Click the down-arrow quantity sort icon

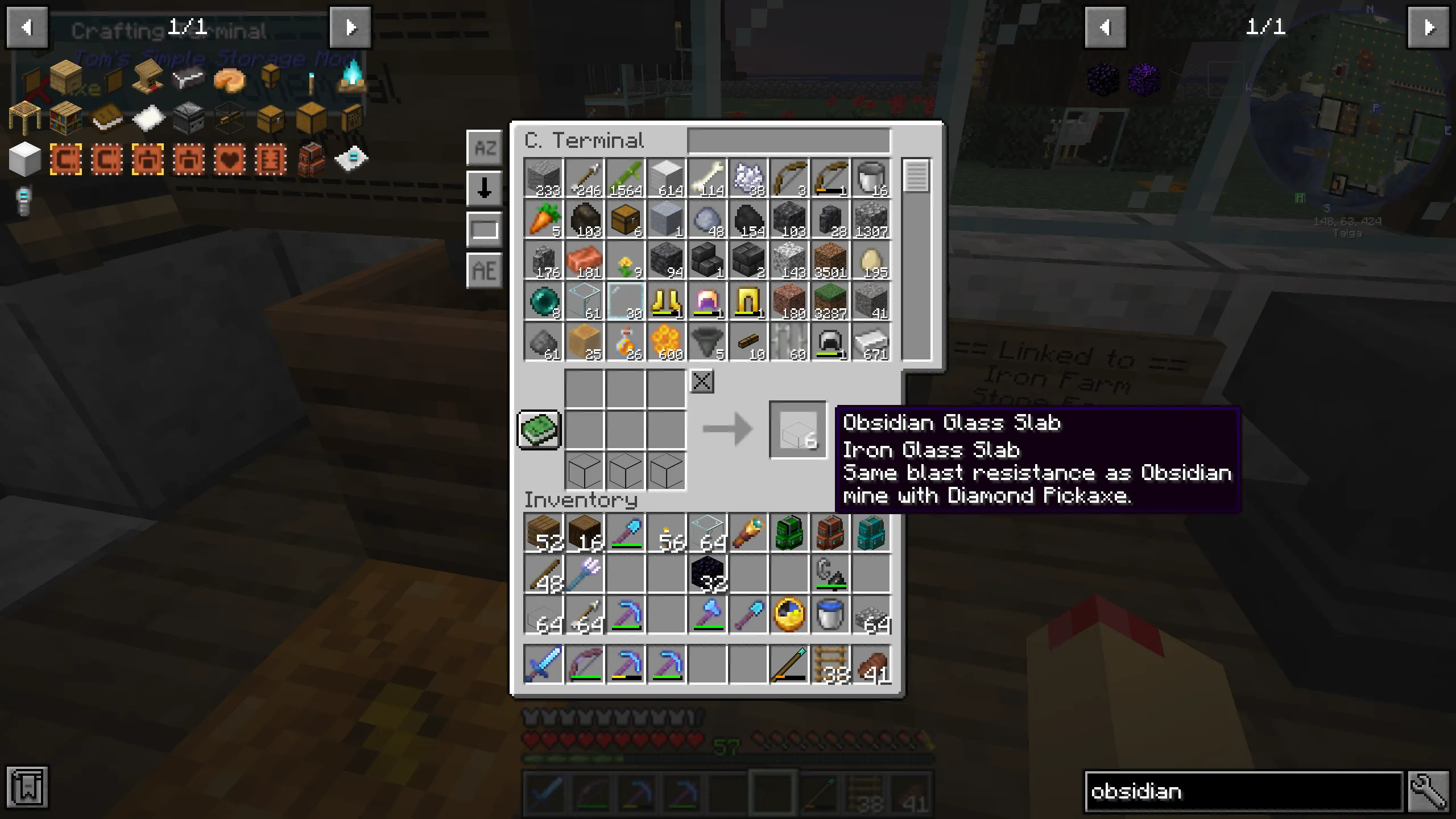pyautogui.click(x=485, y=188)
